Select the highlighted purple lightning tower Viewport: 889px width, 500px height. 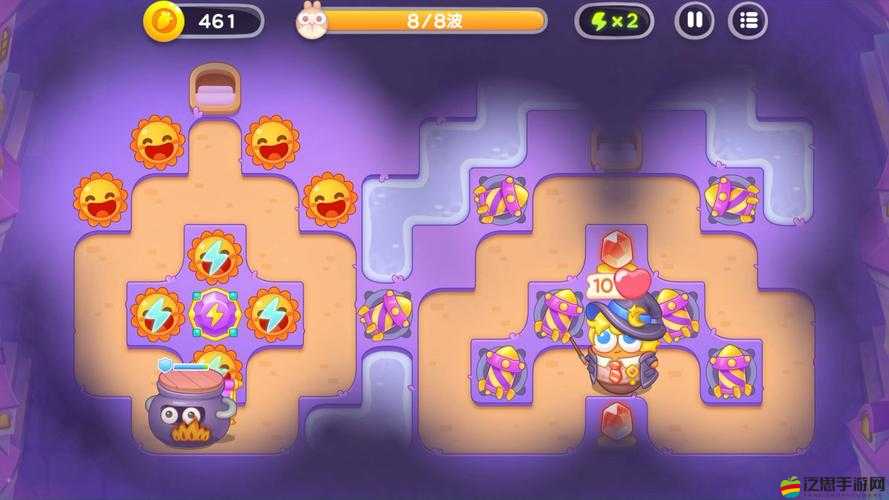coord(215,314)
